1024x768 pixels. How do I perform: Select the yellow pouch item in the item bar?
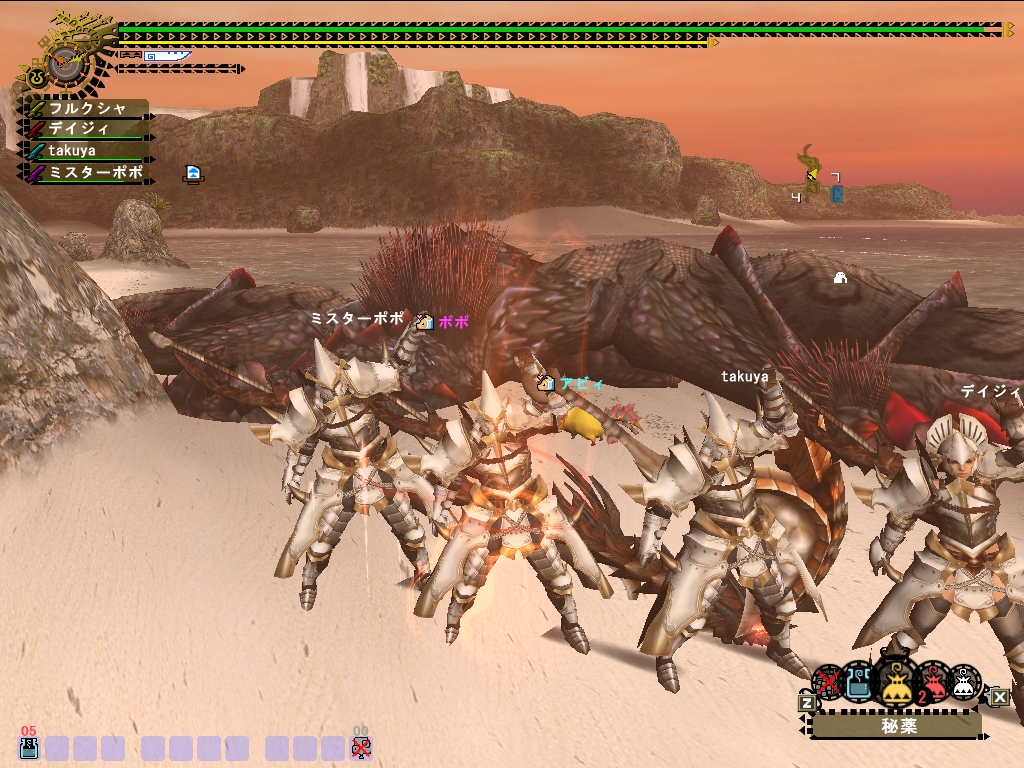(895, 681)
